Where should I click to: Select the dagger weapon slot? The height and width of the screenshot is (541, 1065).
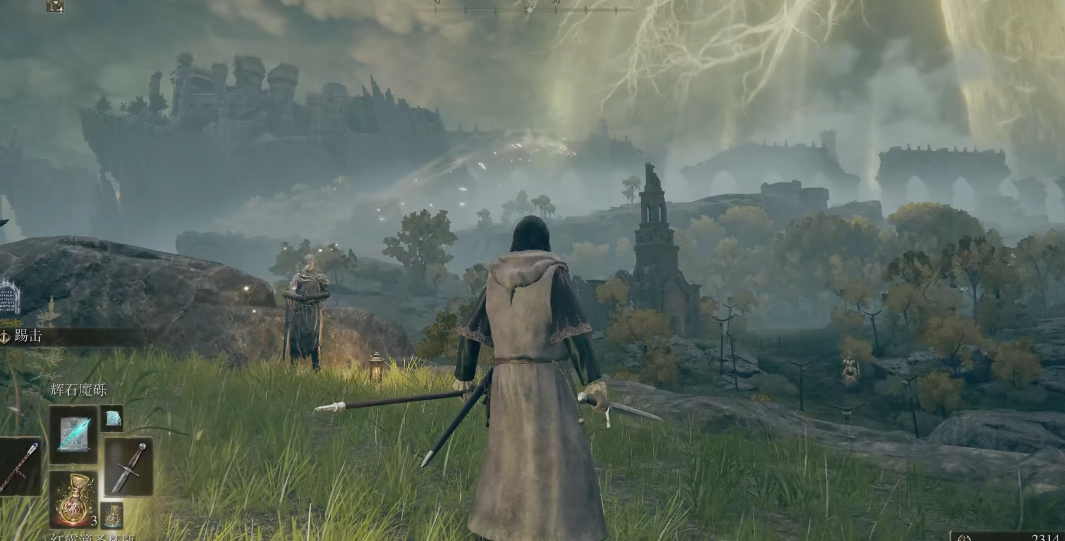pos(128,467)
